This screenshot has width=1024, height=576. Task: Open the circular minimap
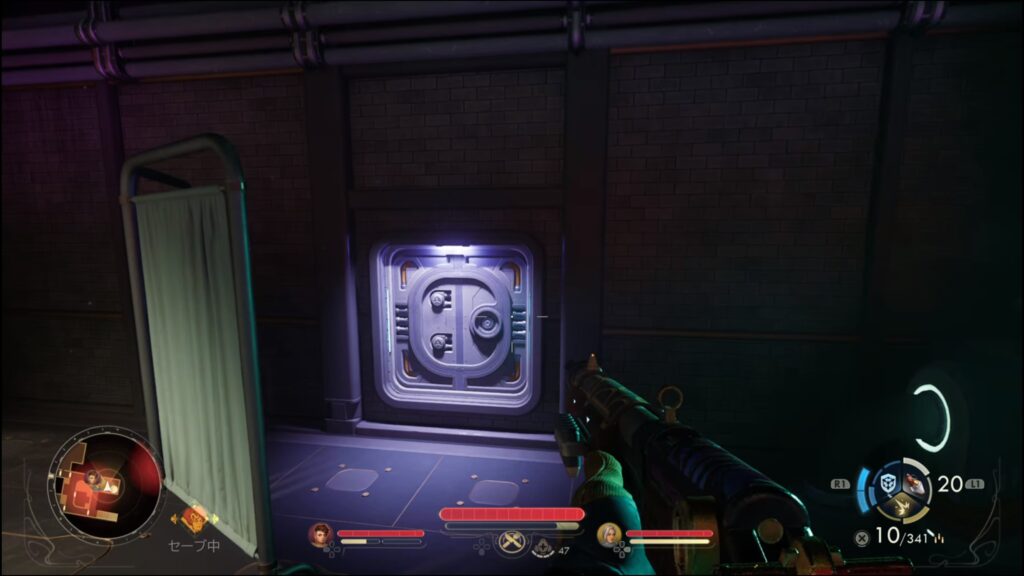tap(106, 485)
